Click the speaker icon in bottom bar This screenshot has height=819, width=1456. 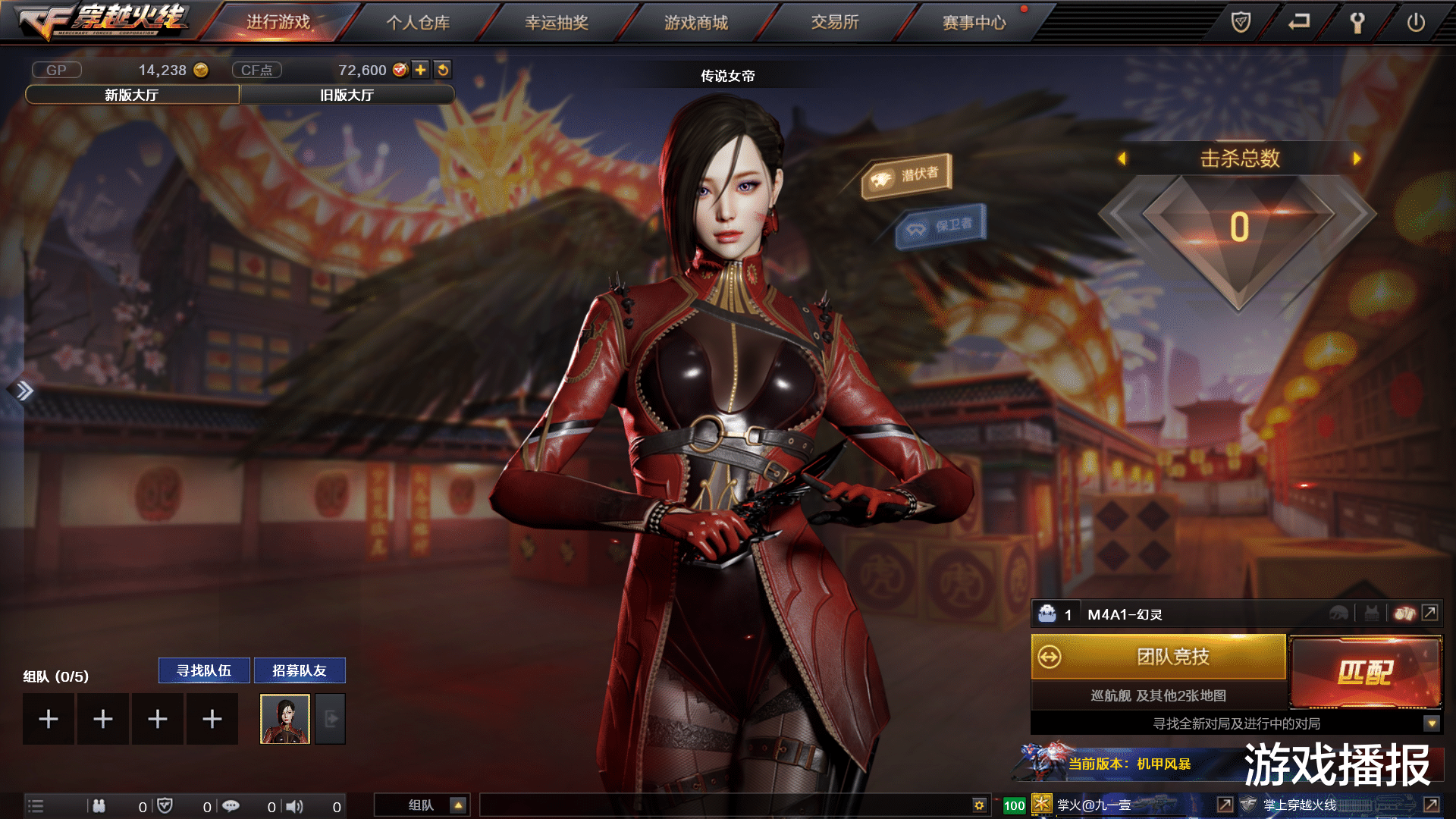point(294,806)
